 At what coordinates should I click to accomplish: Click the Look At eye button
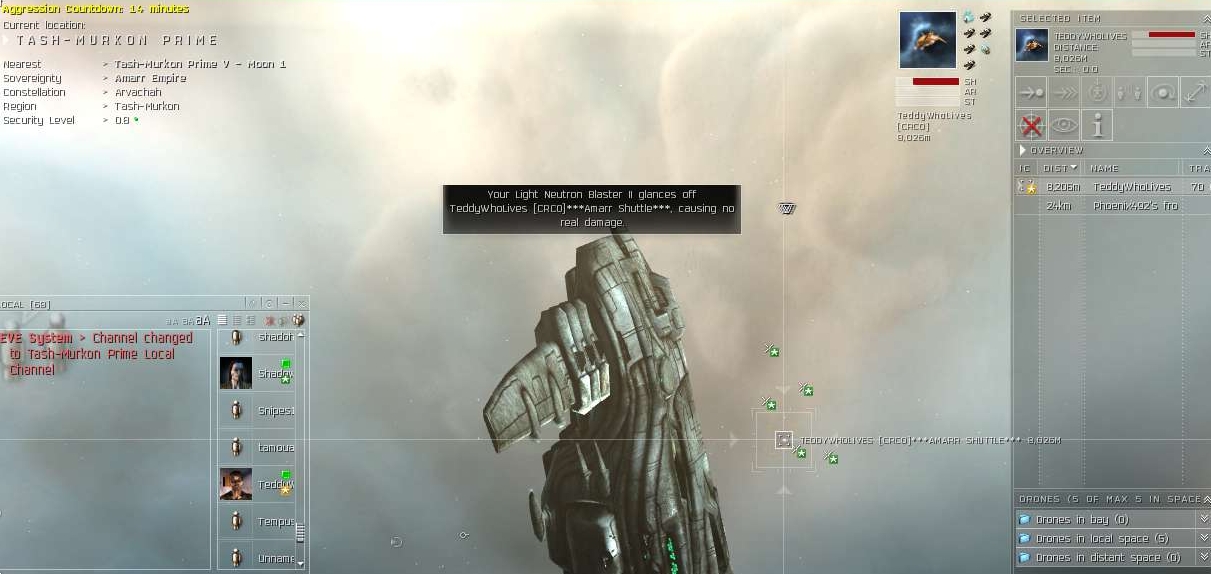[x=1064, y=125]
